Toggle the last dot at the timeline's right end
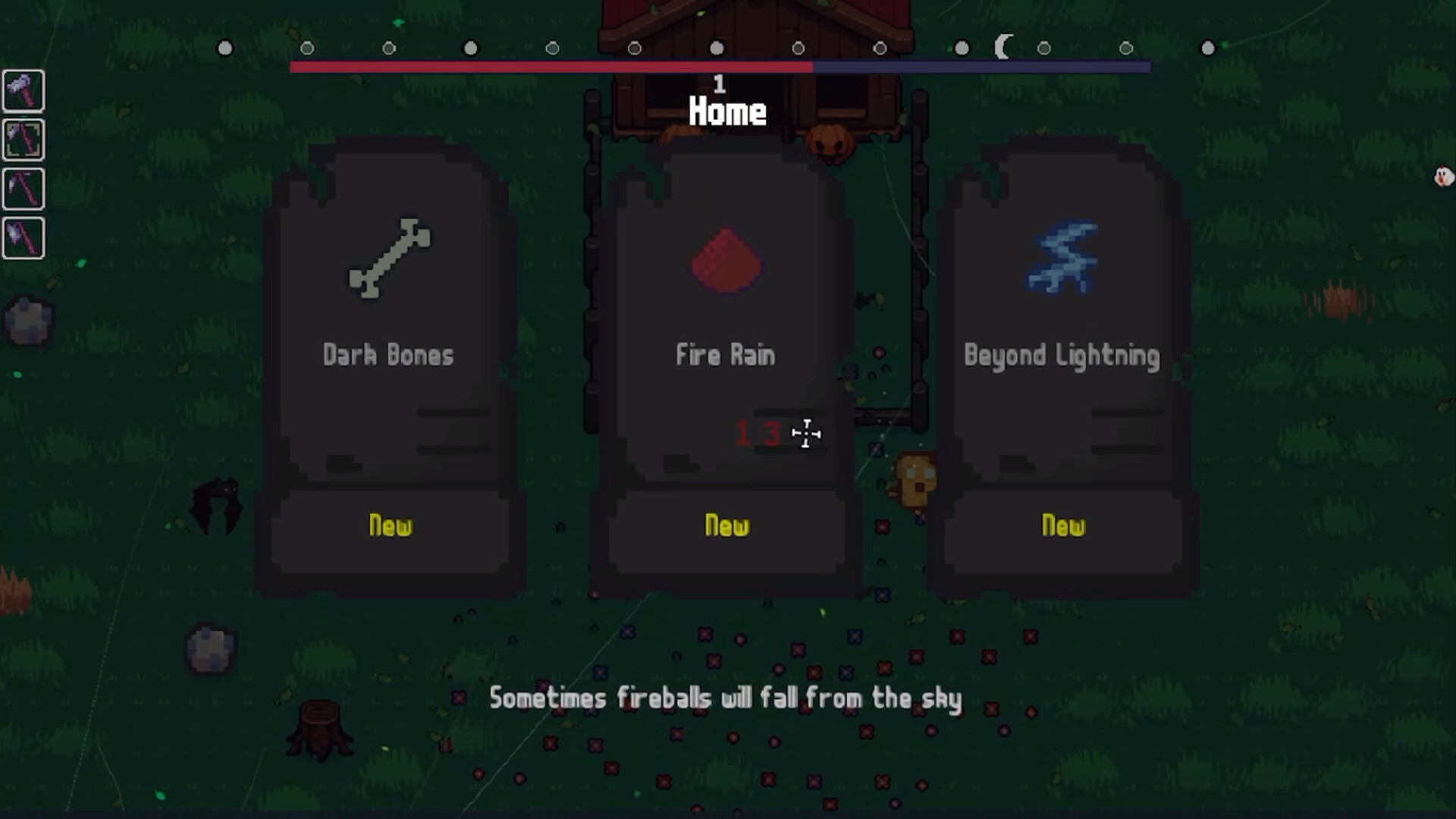1456x819 pixels. point(1207,48)
